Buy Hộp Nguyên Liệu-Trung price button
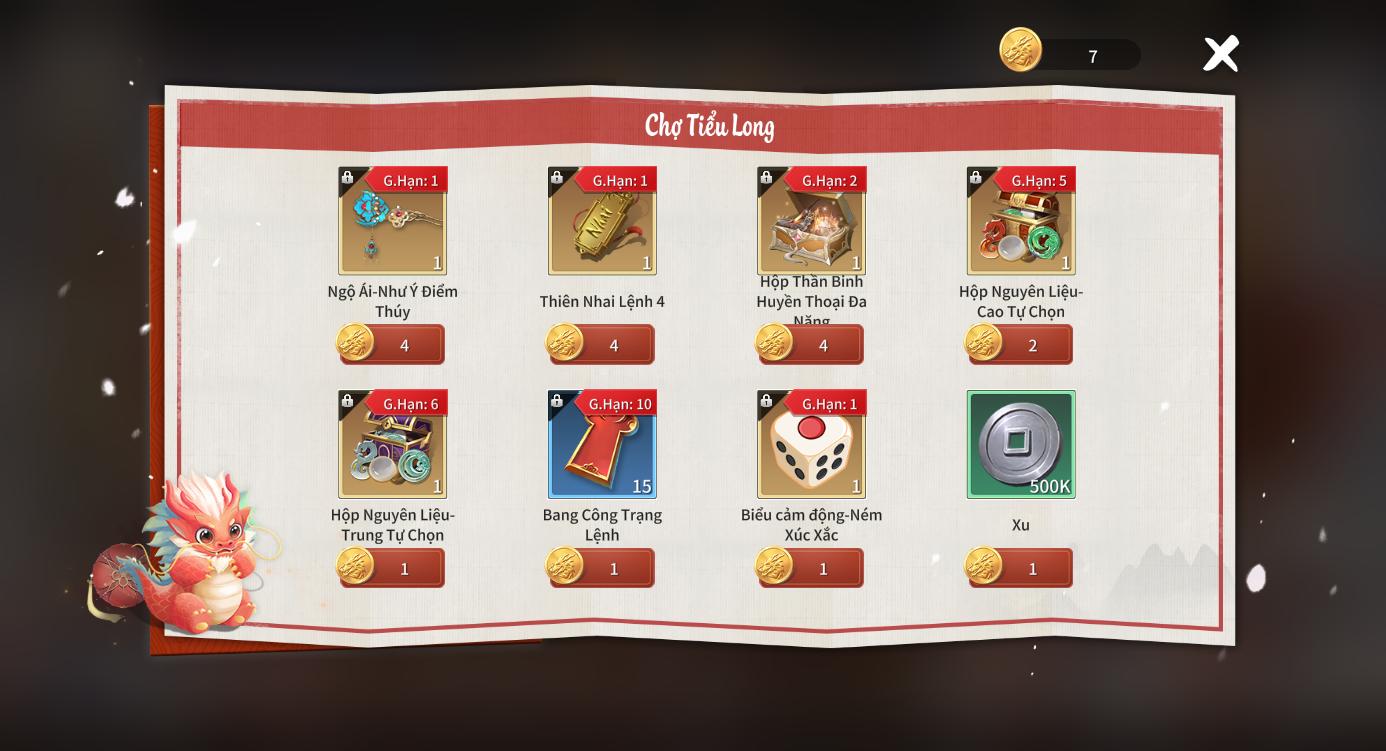The height and width of the screenshot is (751, 1386). tap(394, 569)
